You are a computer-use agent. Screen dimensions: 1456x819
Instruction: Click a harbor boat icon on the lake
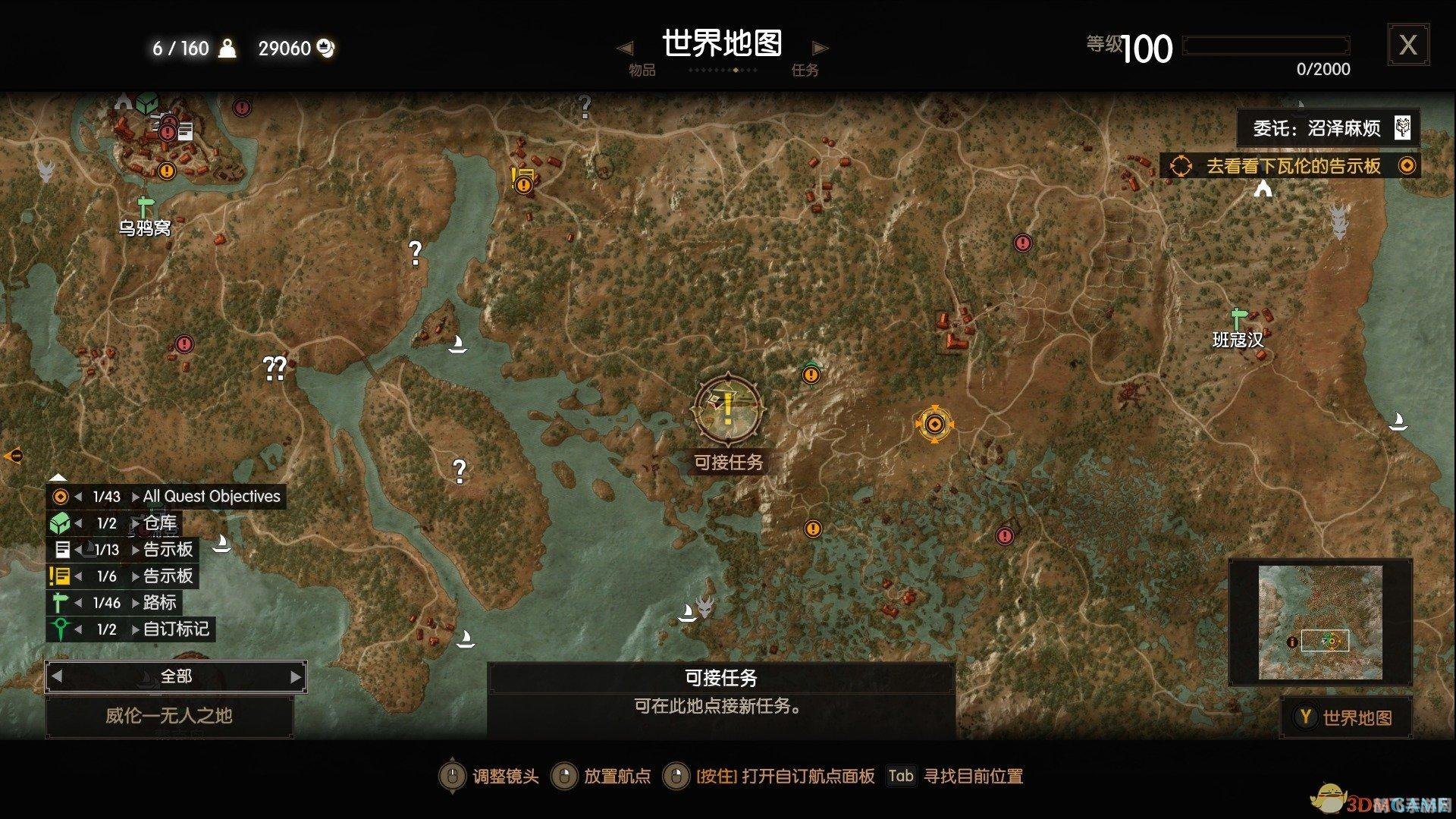click(x=458, y=346)
